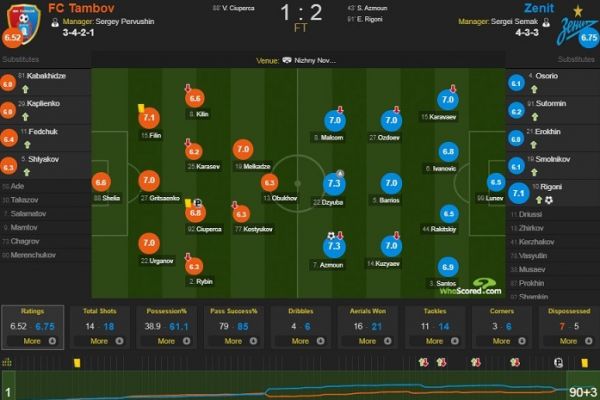Select the Ratings stat panel
600x400 pixels.
(x=32, y=326)
